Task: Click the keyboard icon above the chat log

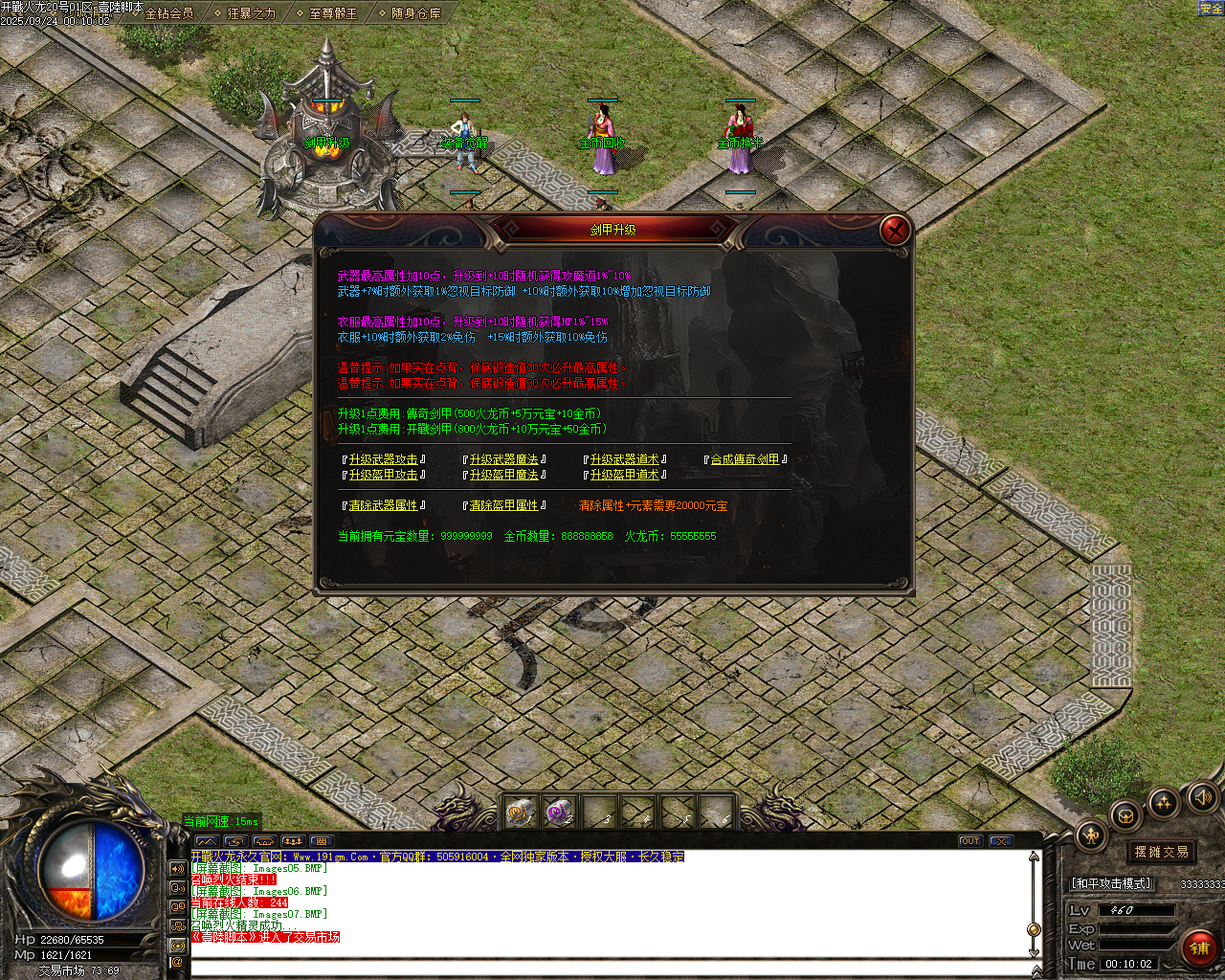Action: (x=321, y=839)
